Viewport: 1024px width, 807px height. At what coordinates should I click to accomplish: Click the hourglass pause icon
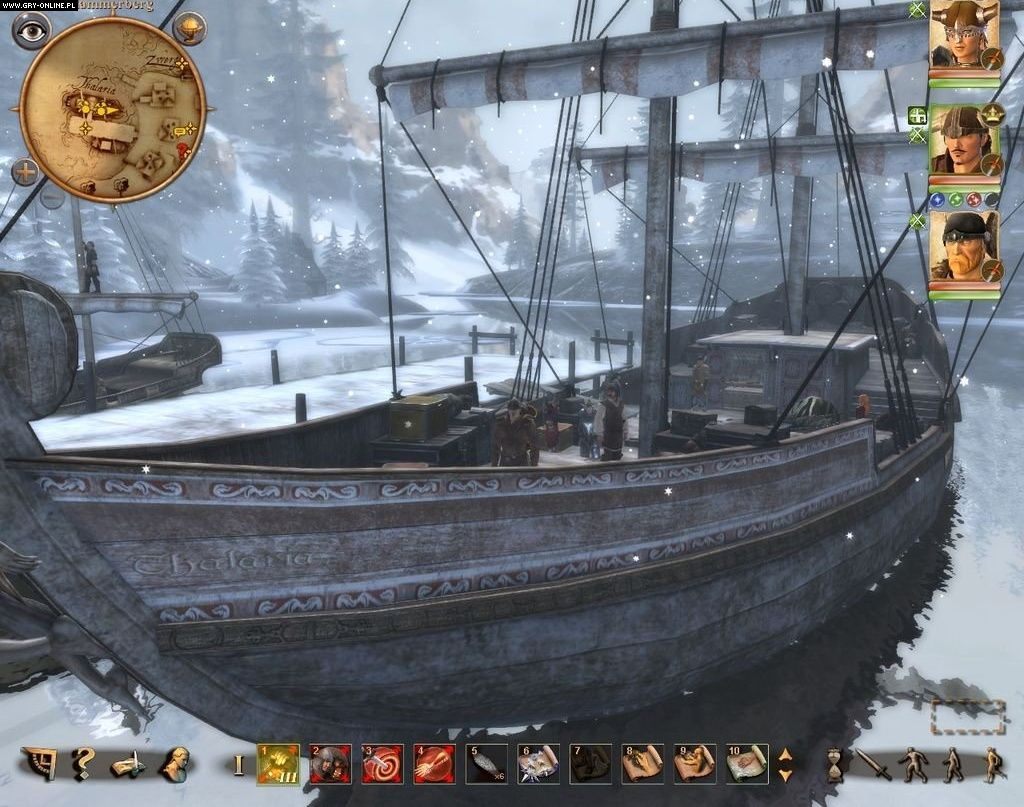[834, 765]
